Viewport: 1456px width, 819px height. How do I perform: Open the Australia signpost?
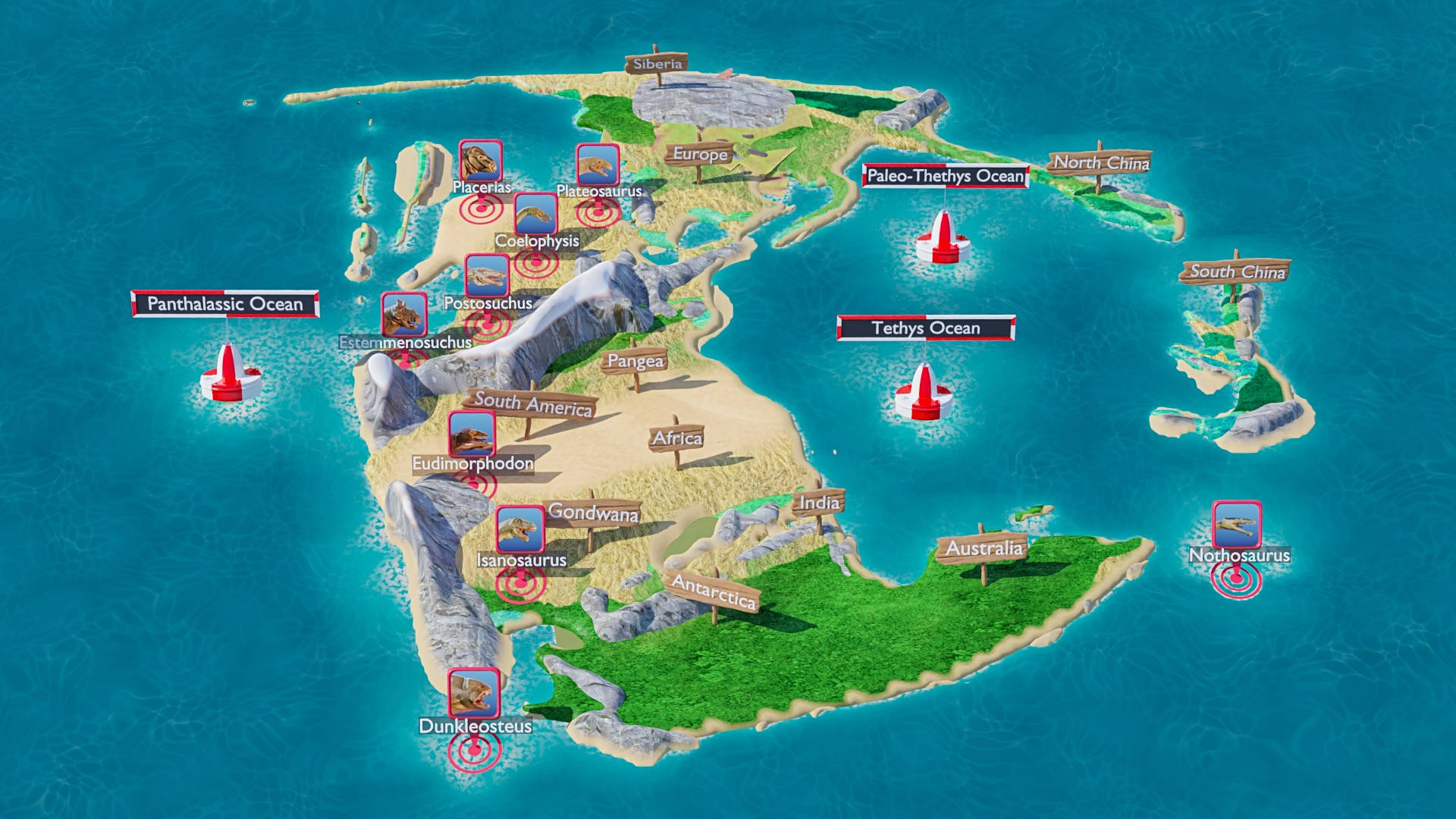(984, 548)
